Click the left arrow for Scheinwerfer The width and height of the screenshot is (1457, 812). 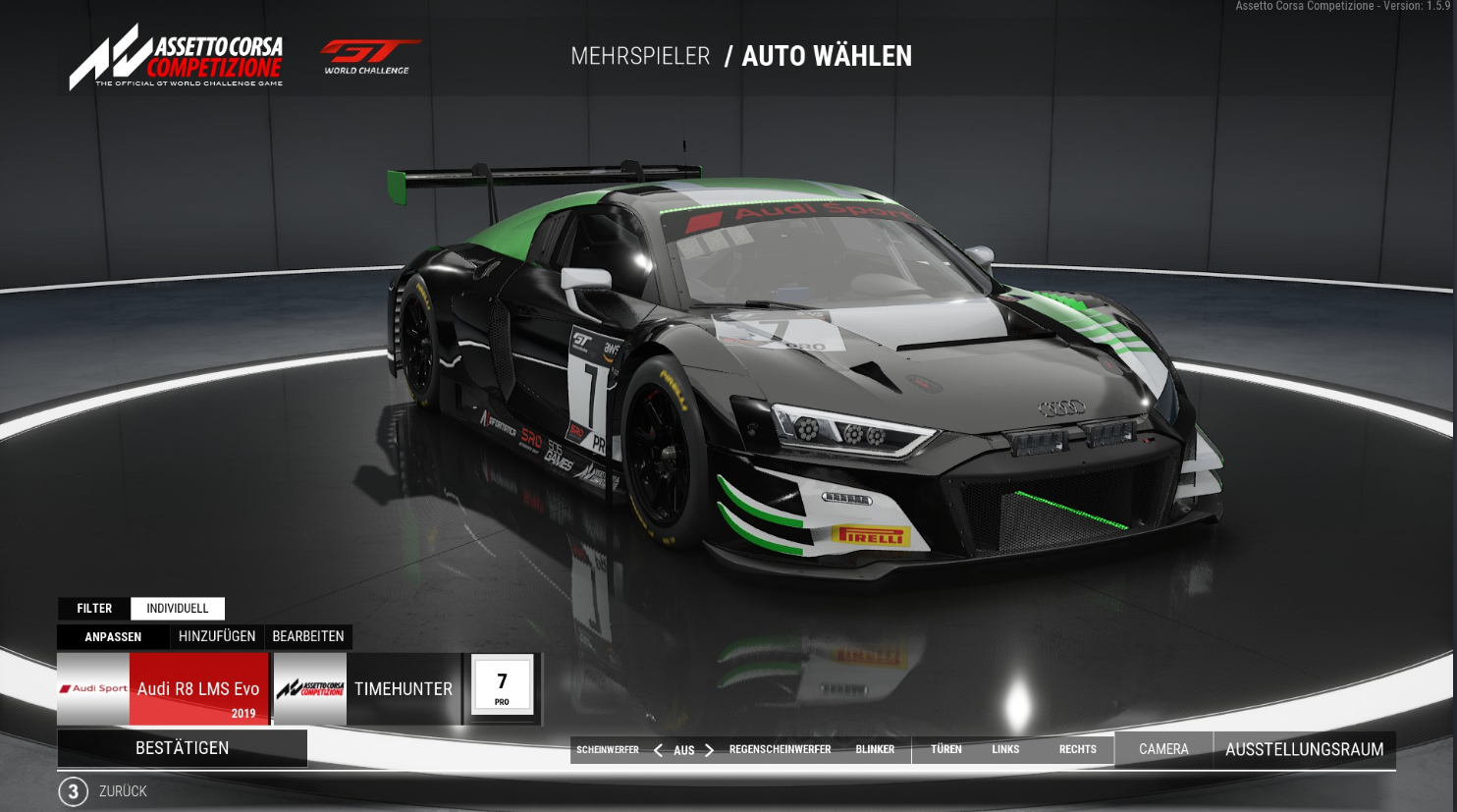pos(658,750)
